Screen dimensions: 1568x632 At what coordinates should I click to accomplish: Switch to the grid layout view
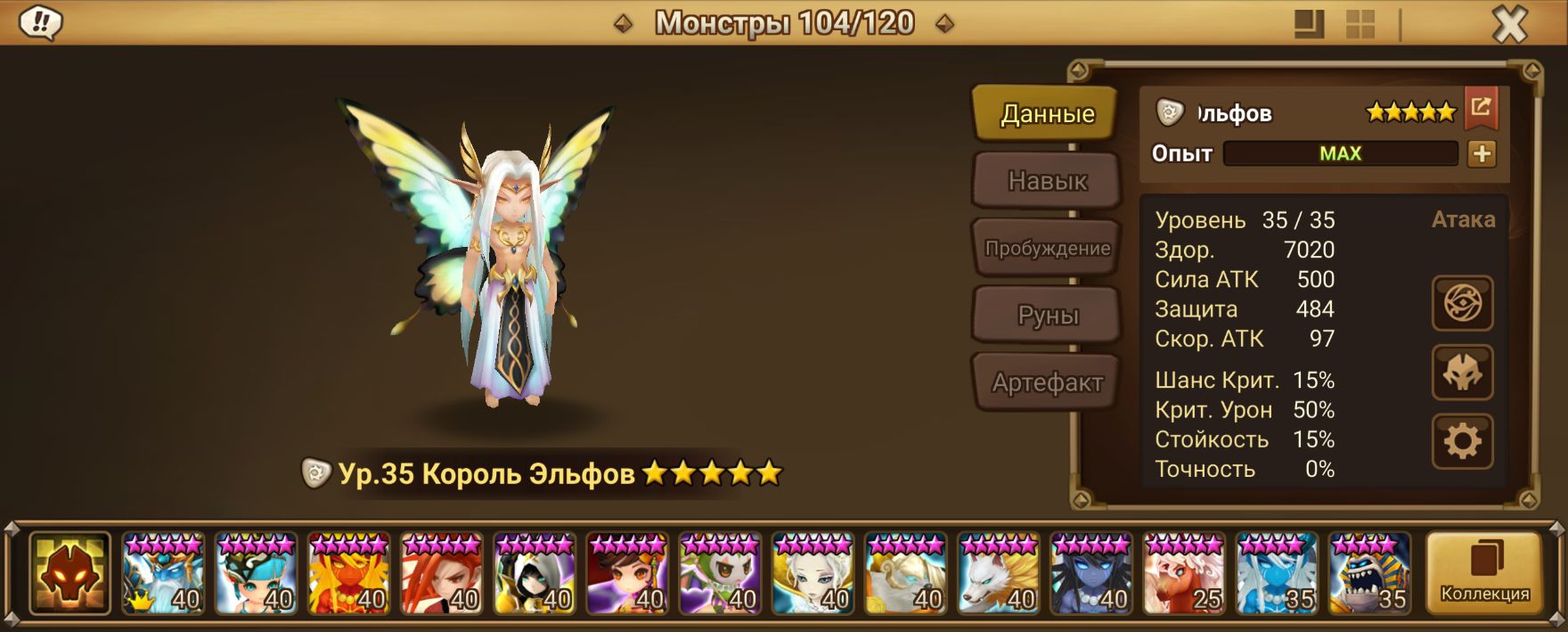(1360, 24)
